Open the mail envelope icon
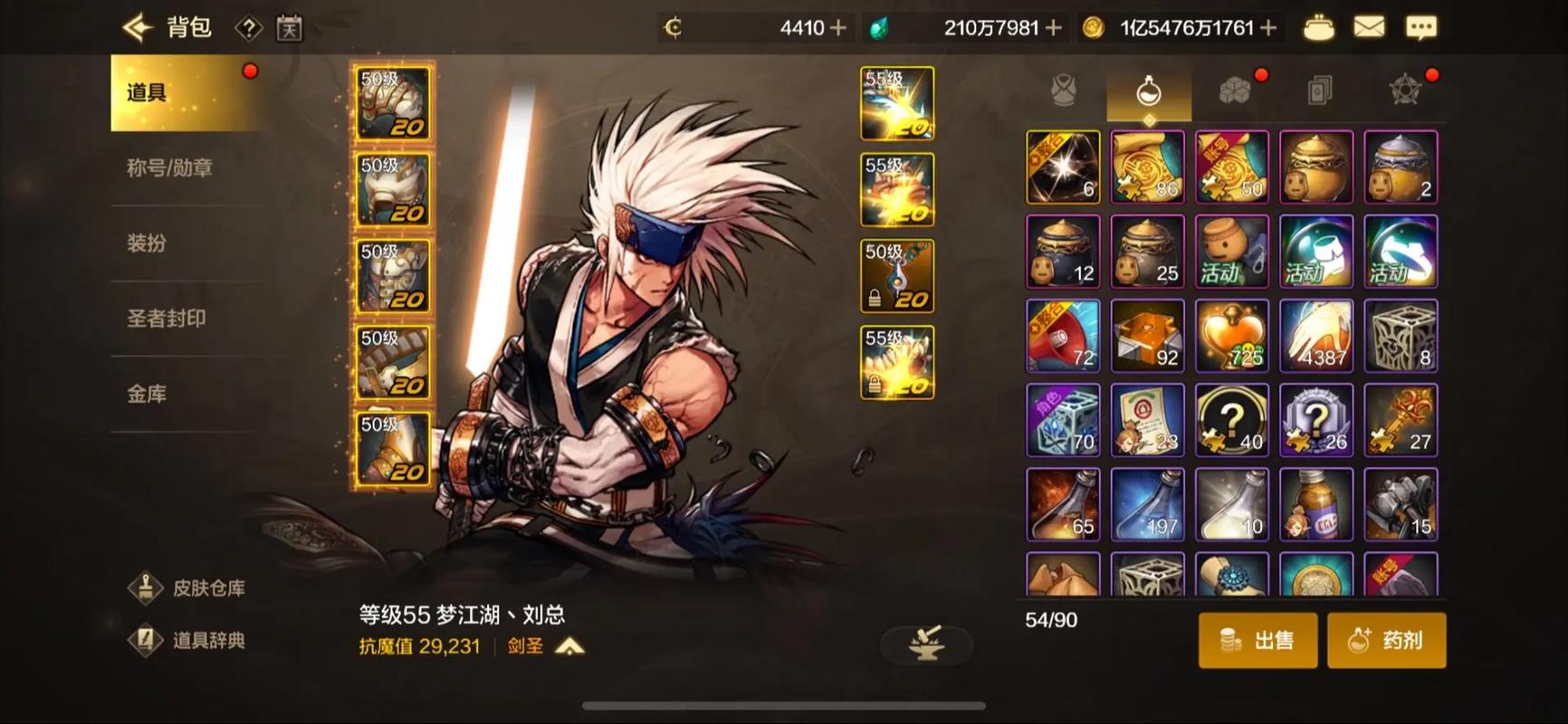The height and width of the screenshot is (724, 1568). (1368, 28)
